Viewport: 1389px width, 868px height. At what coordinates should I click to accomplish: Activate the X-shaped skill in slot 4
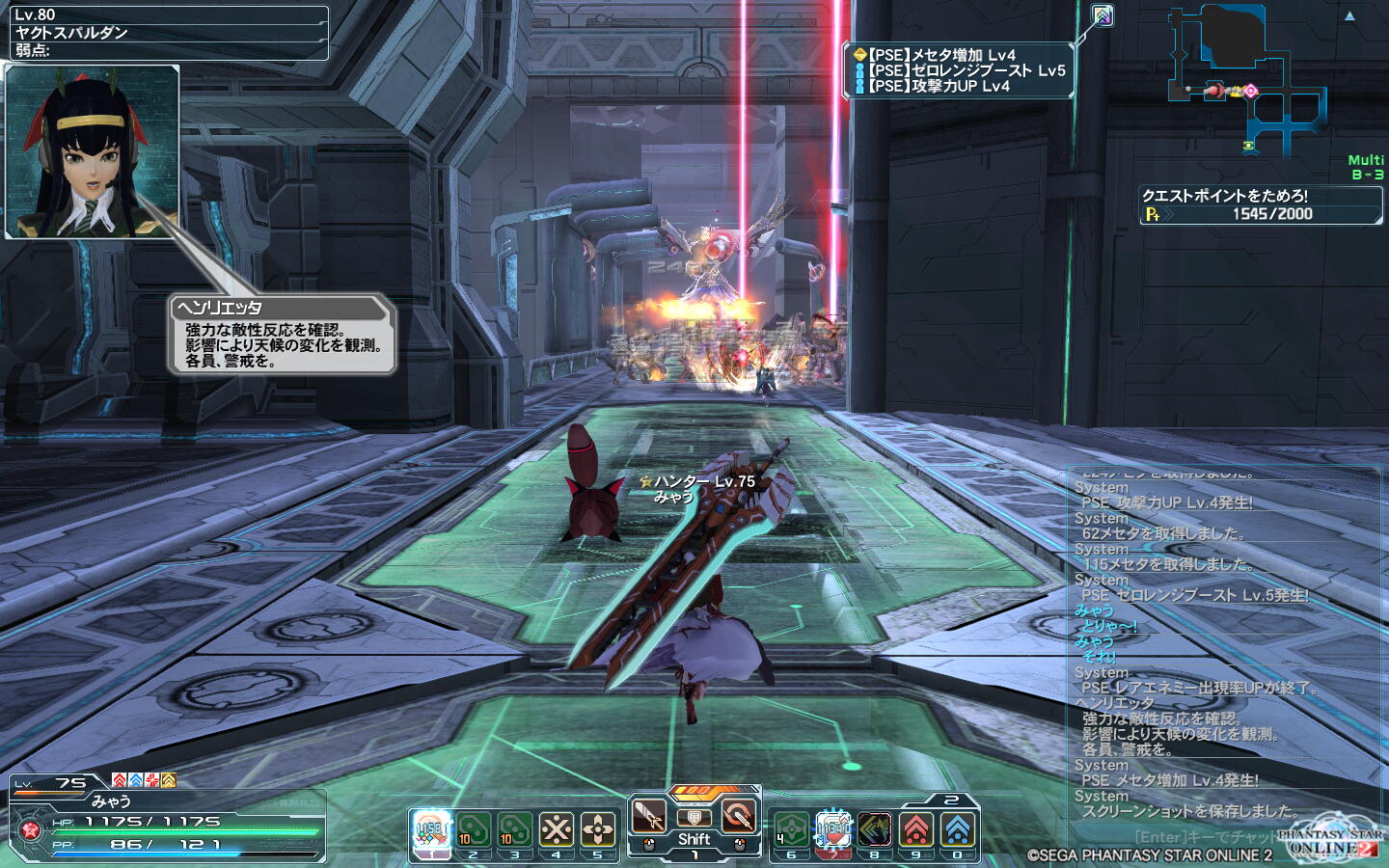(x=557, y=829)
